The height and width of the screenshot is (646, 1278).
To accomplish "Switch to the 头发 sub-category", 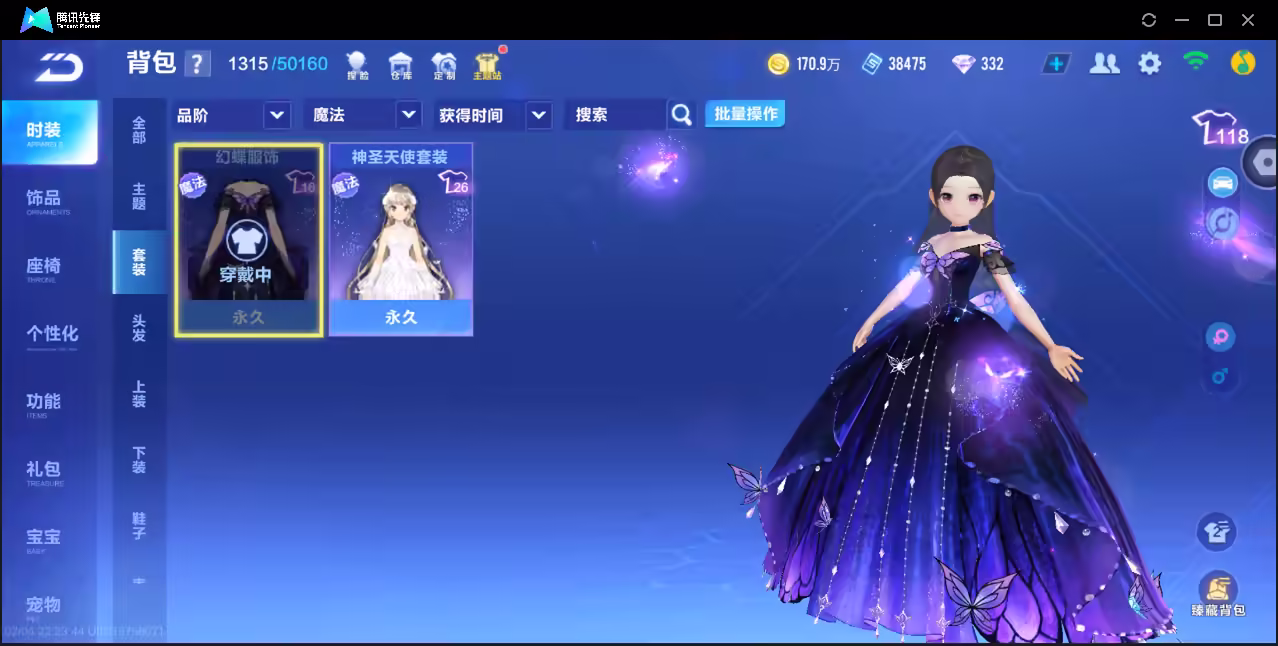I will (139, 328).
